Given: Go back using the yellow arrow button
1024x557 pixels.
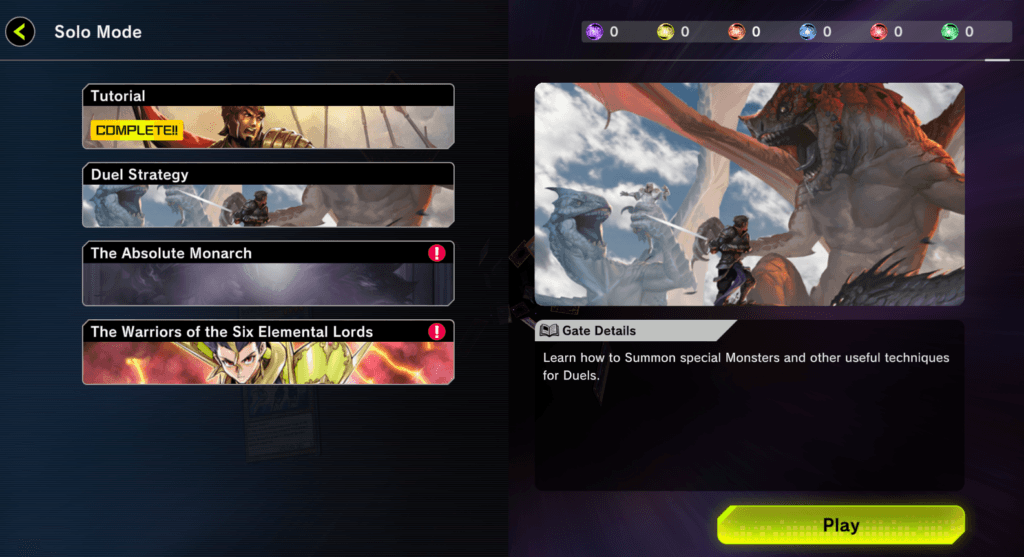Looking at the screenshot, I should pos(20,32).
